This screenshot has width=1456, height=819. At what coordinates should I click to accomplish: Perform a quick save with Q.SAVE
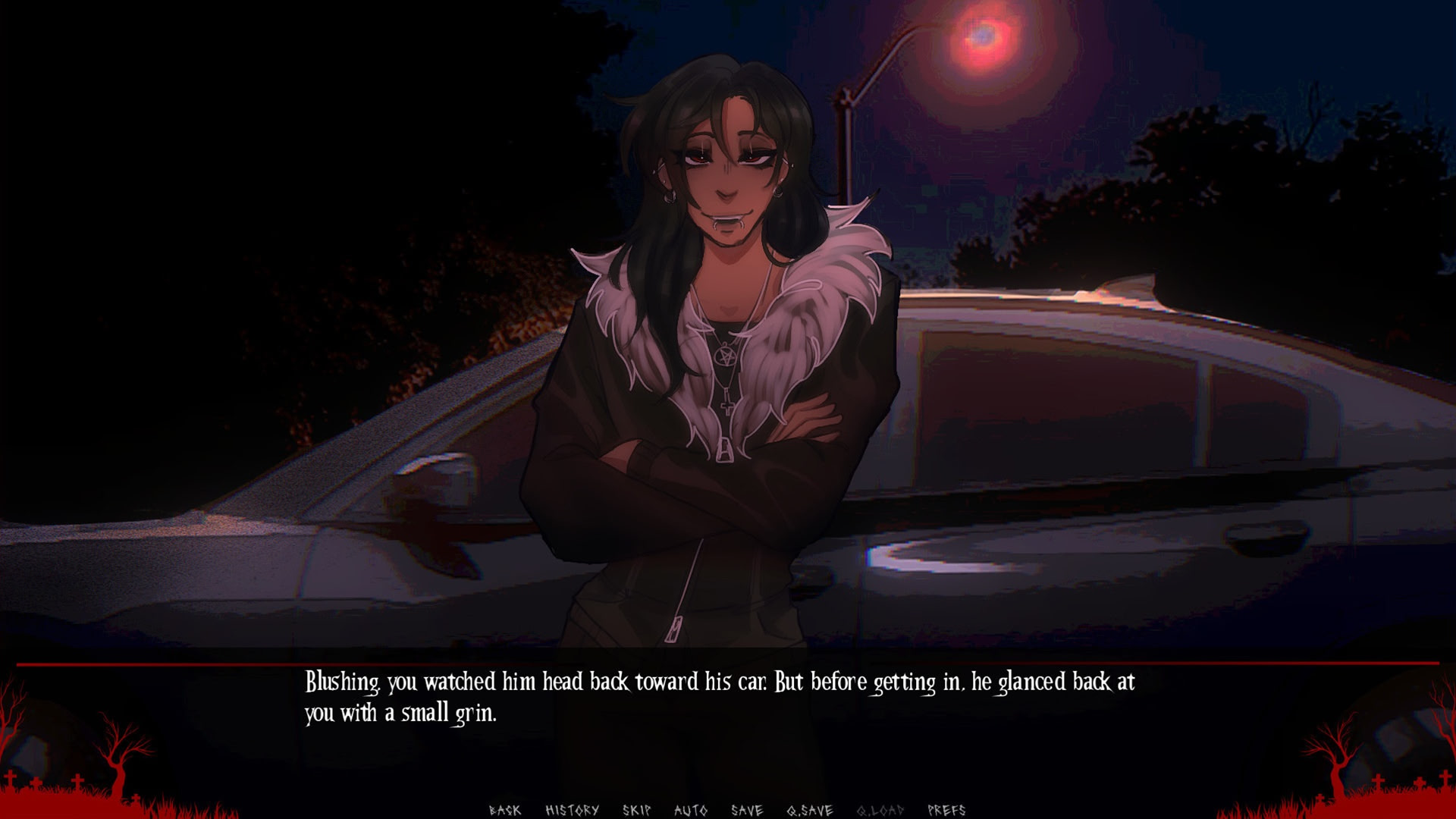[808, 809]
